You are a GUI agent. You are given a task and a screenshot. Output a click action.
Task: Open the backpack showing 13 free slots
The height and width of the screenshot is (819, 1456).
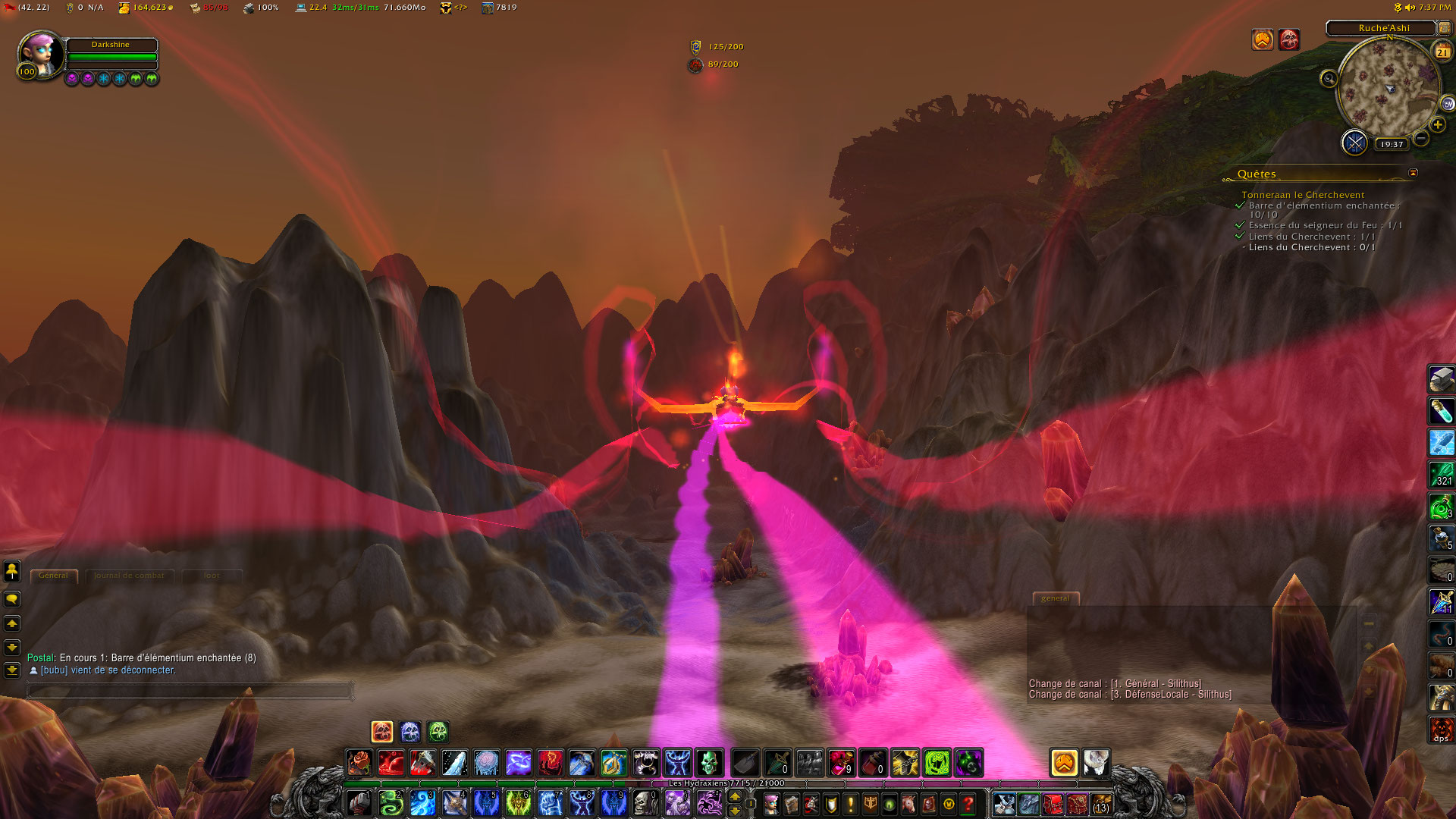click(1101, 803)
